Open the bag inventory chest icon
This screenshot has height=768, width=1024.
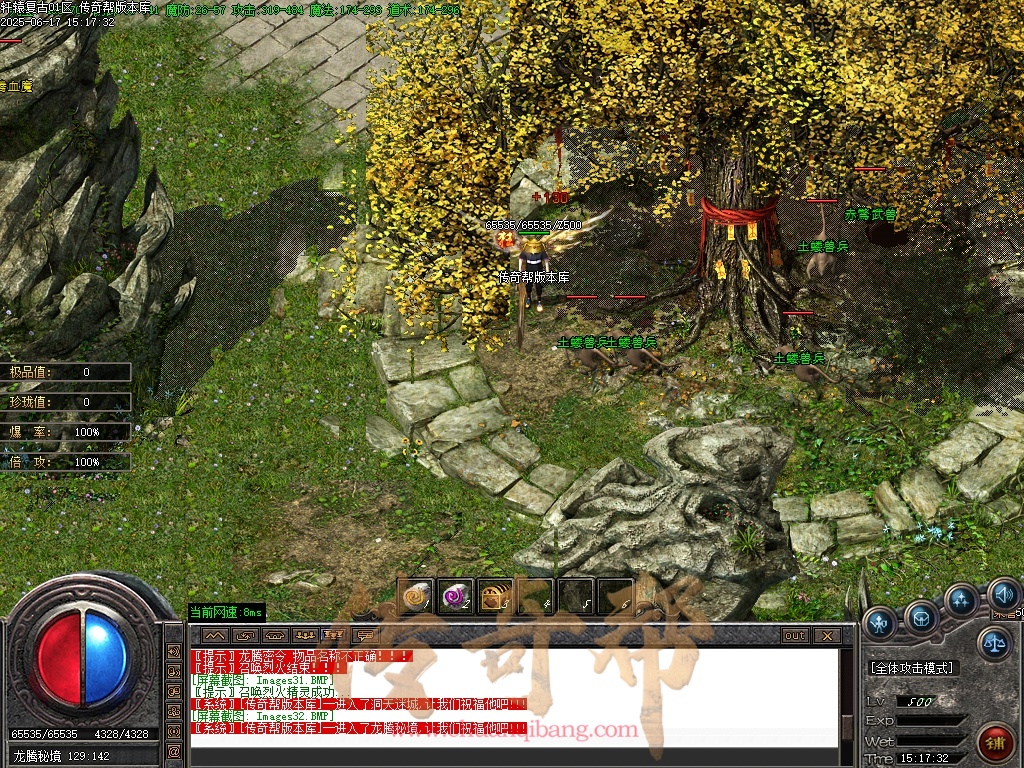click(x=921, y=618)
